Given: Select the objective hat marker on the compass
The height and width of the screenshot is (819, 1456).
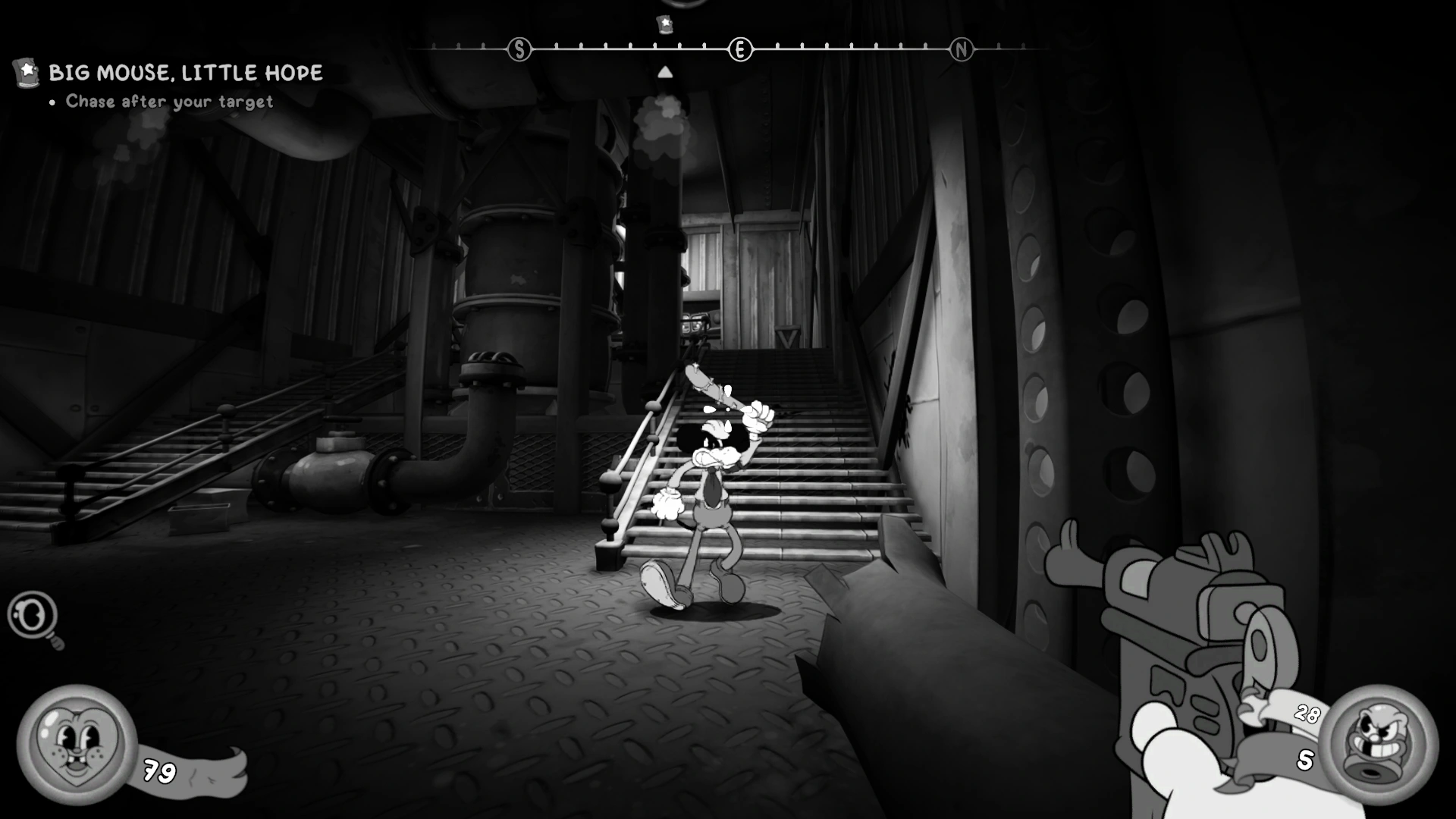Looking at the screenshot, I should point(665,24).
